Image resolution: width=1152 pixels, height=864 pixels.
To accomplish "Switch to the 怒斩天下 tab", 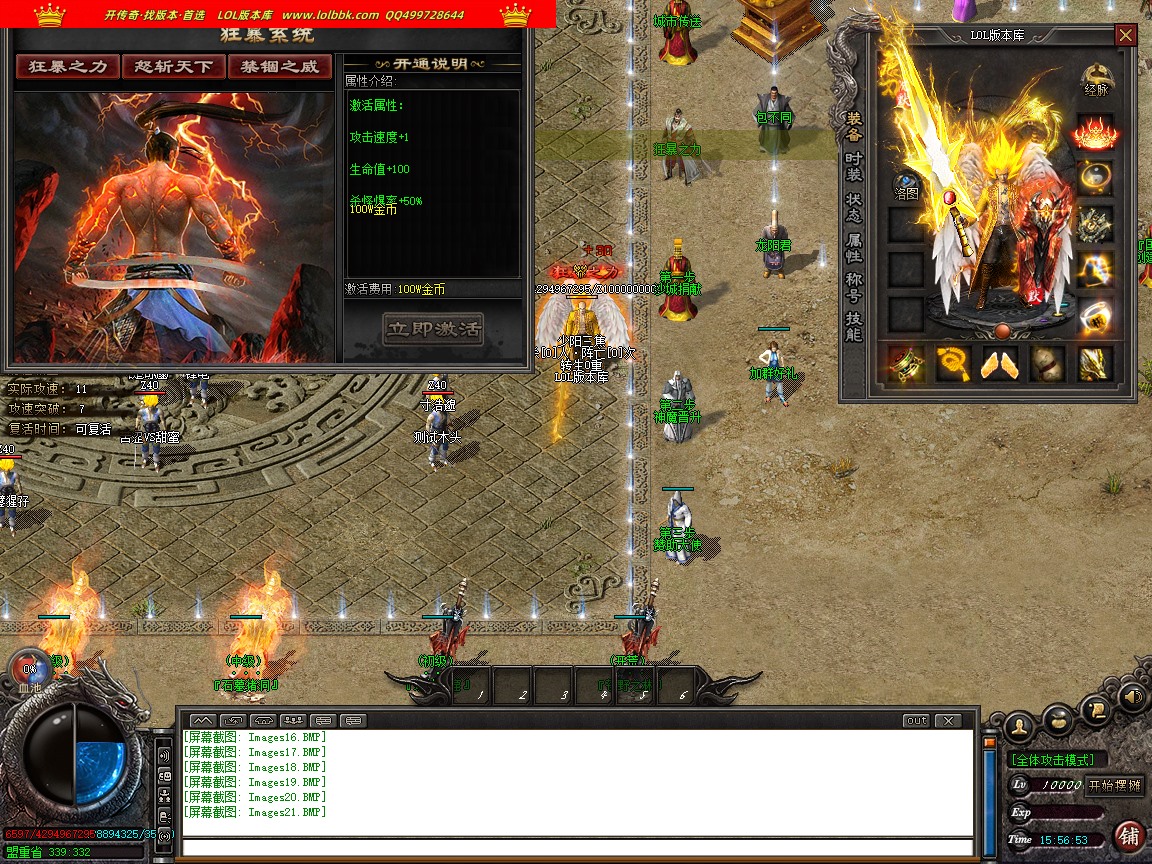I will coord(174,67).
